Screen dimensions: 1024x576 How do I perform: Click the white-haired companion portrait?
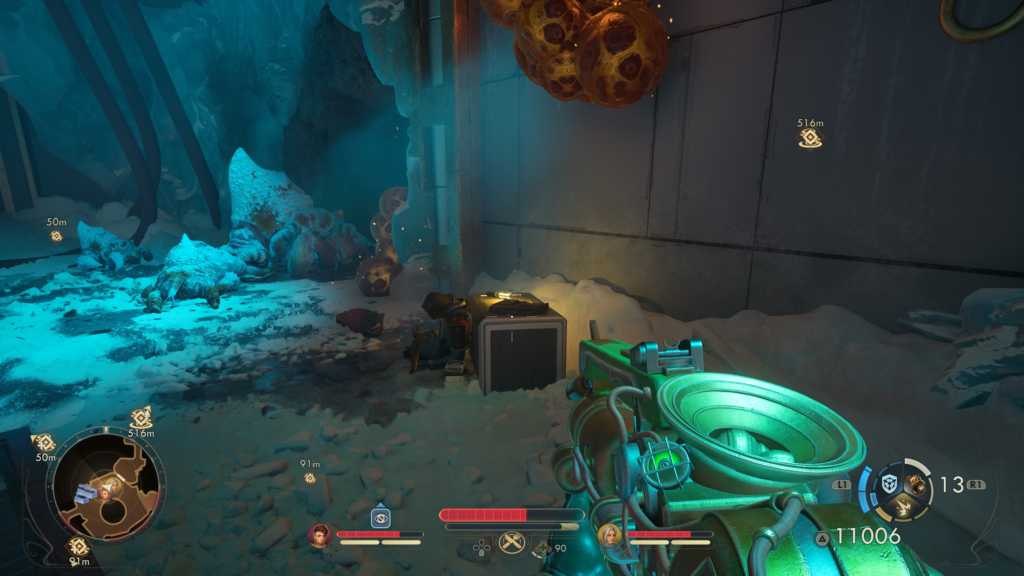click(x=609, y=536)
